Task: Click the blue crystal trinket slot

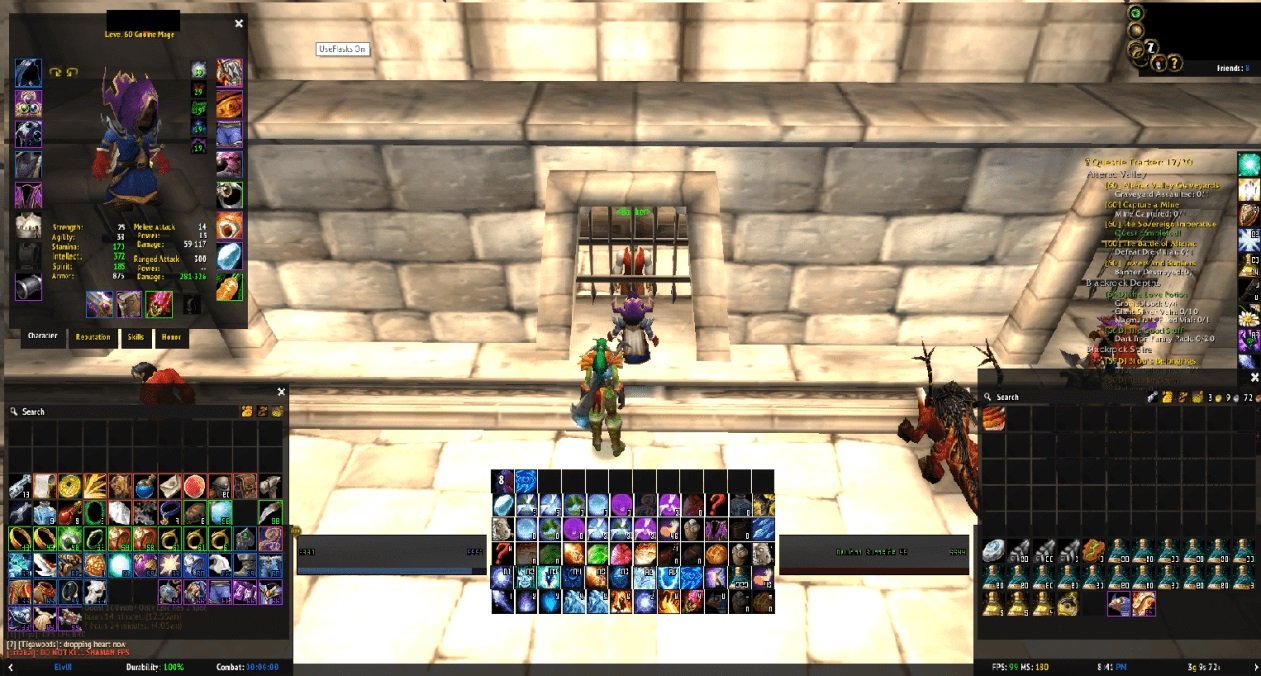Action: pyautogui.click(x=229, y=255)
